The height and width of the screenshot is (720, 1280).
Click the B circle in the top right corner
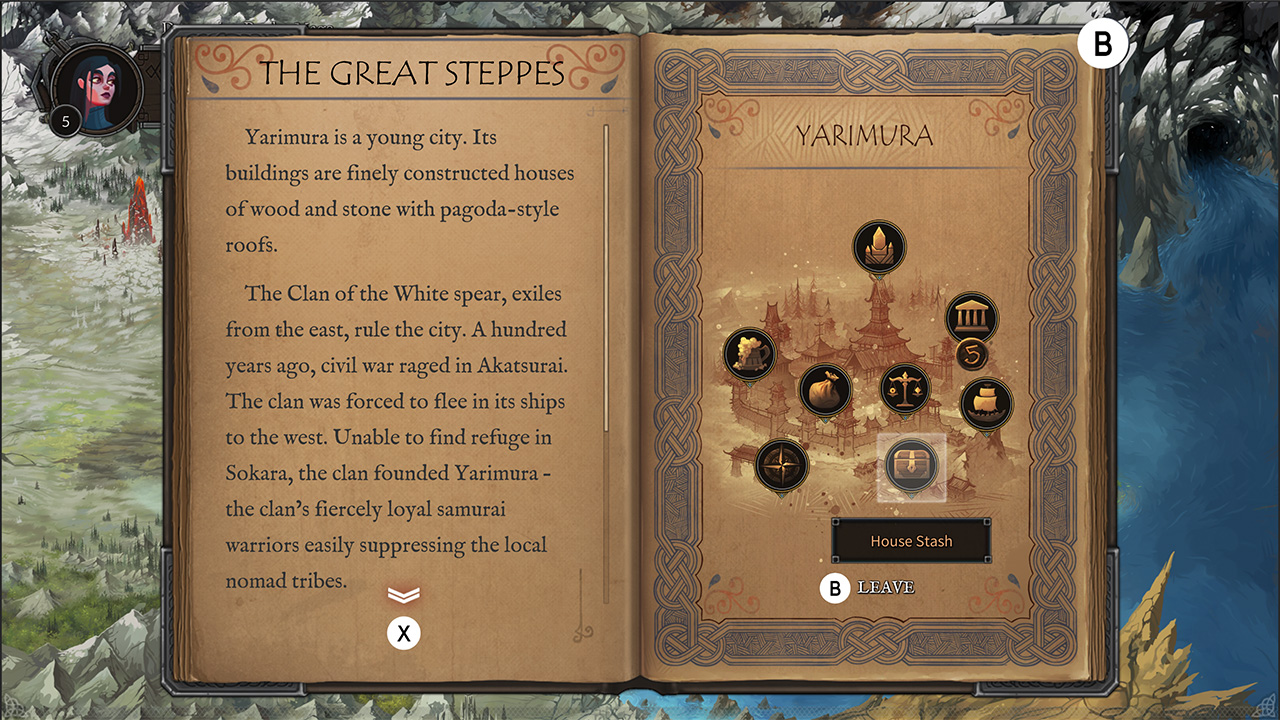pyautogui.click(x=1103, y=43)
